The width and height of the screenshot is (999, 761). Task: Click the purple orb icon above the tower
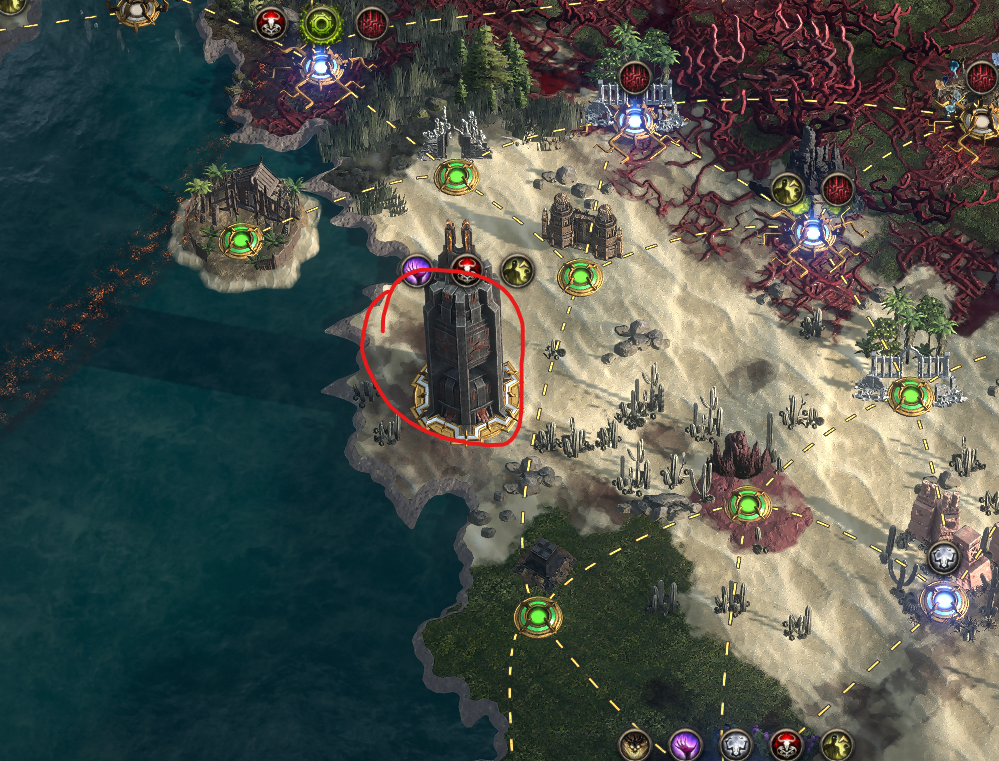point(416,268)
